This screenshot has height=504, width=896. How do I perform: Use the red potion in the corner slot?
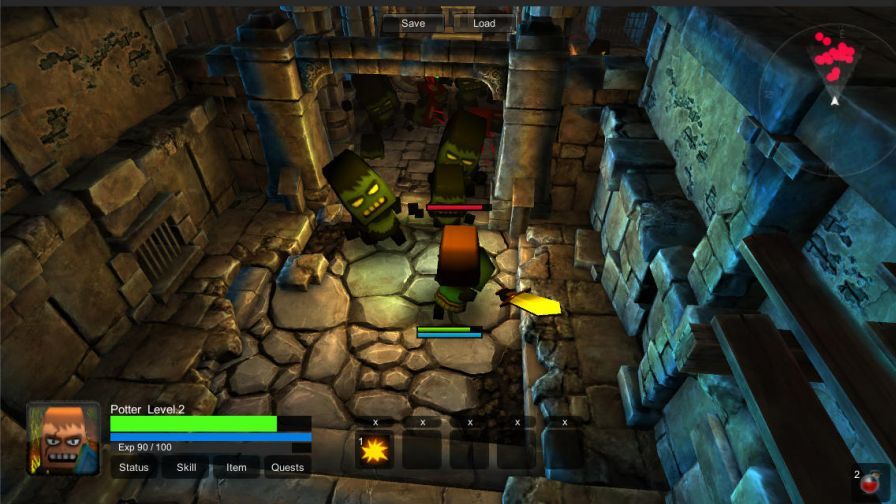[873, 483]
